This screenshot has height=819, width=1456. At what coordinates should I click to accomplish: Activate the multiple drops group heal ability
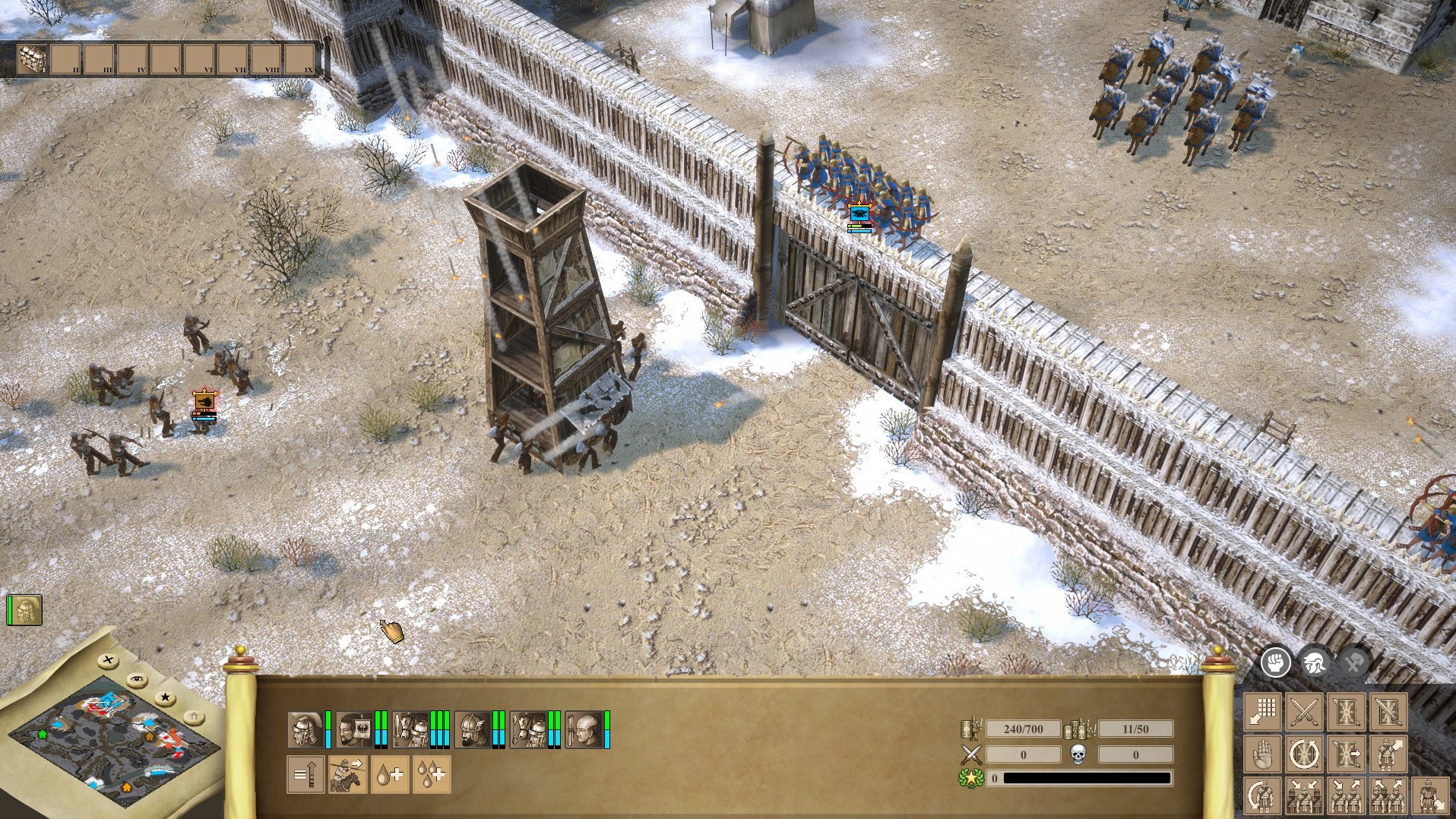pos(432,776)
